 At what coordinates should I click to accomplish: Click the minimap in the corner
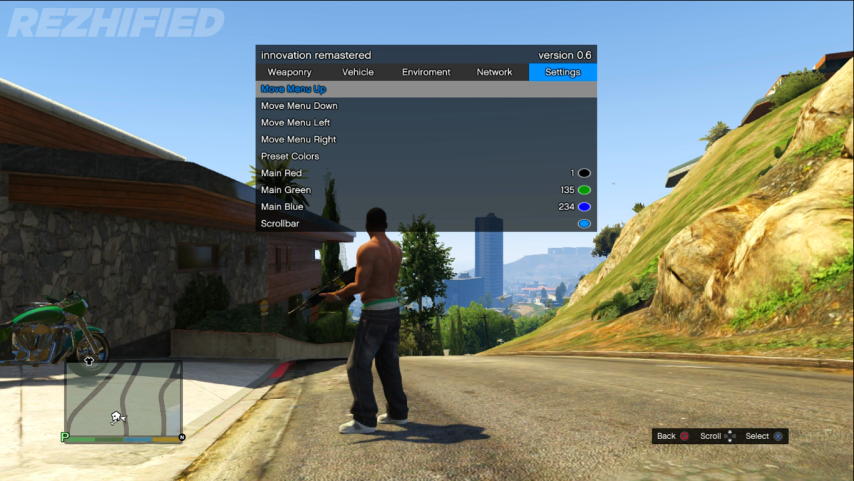(124, 398)
